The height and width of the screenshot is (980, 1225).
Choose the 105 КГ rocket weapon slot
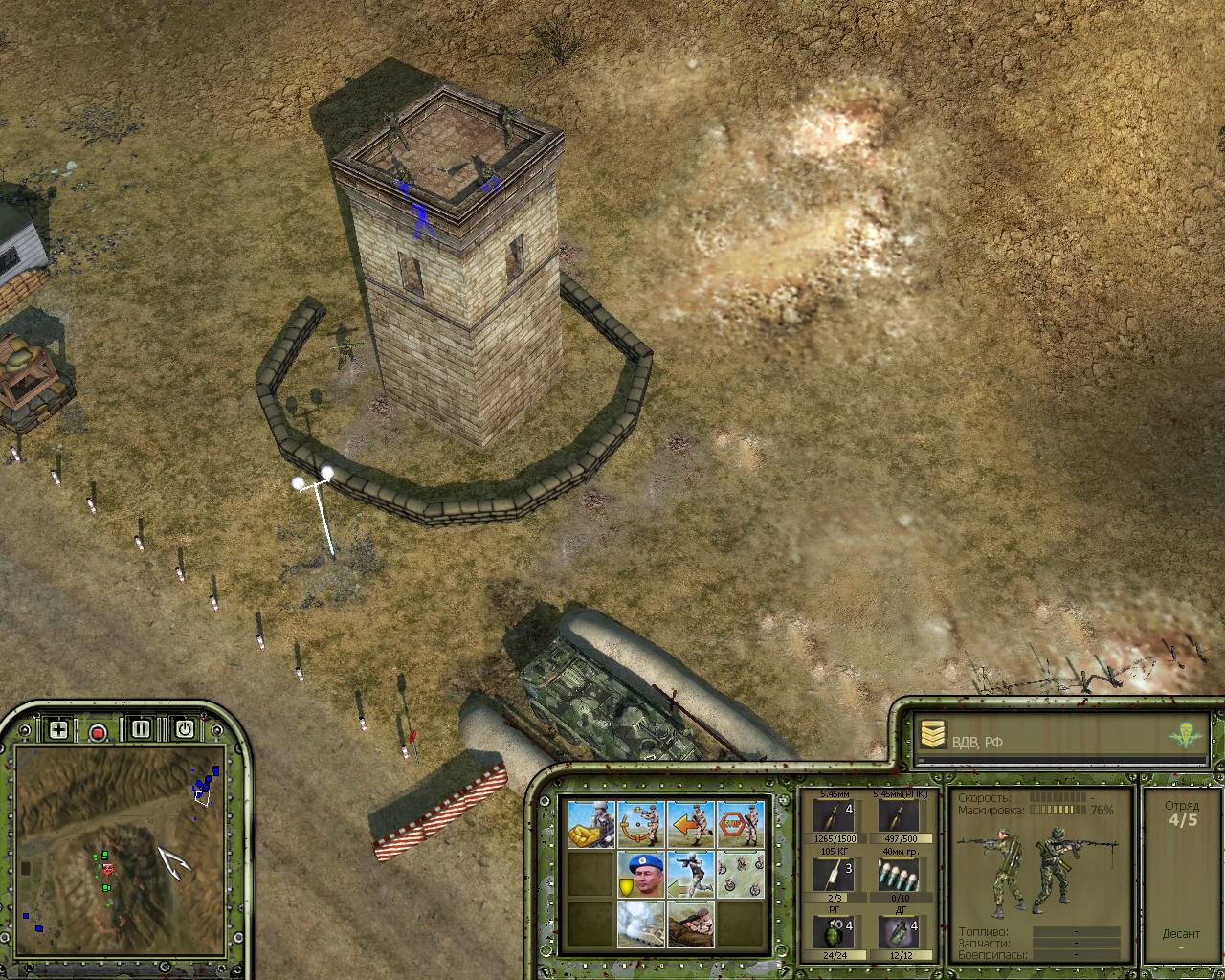tap(835, 875)
